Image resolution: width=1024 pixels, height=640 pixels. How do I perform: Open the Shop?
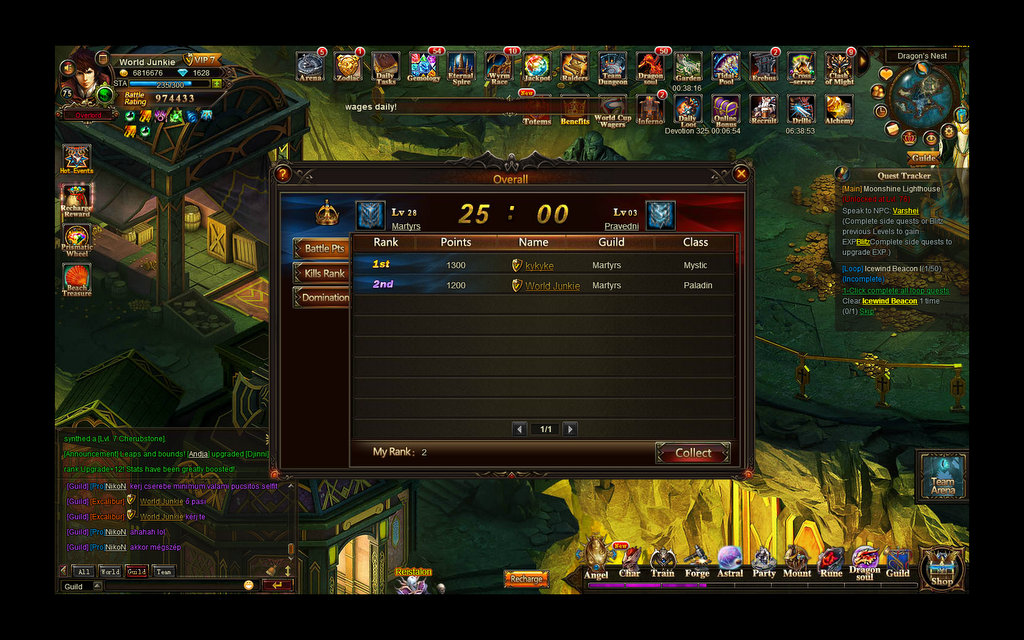click(x=942, y=568)
